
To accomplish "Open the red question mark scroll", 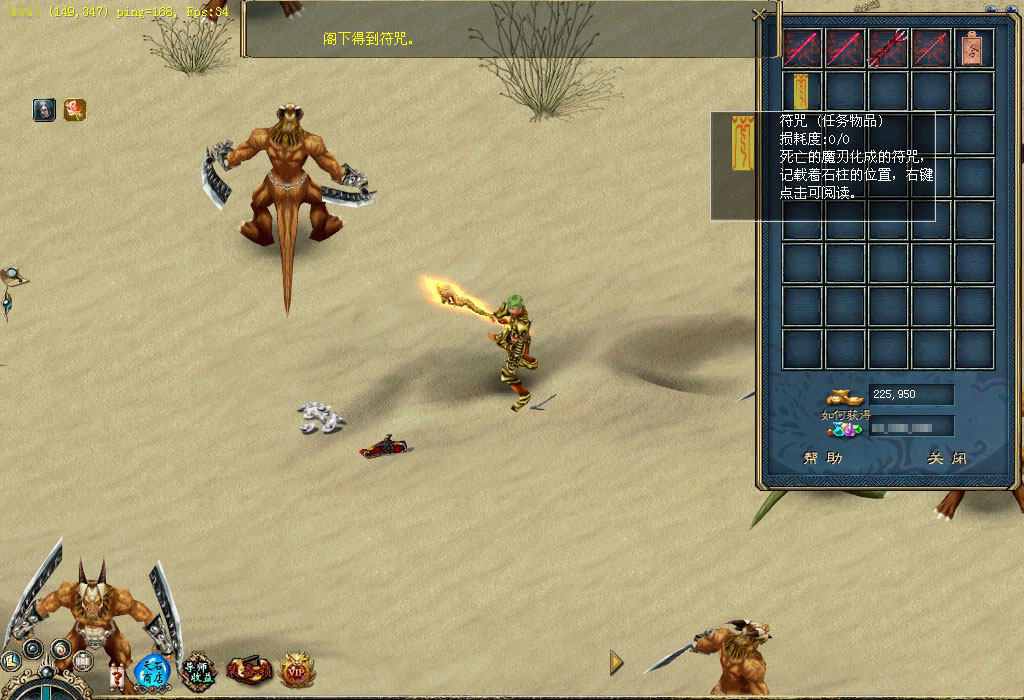I will (117, 677).
